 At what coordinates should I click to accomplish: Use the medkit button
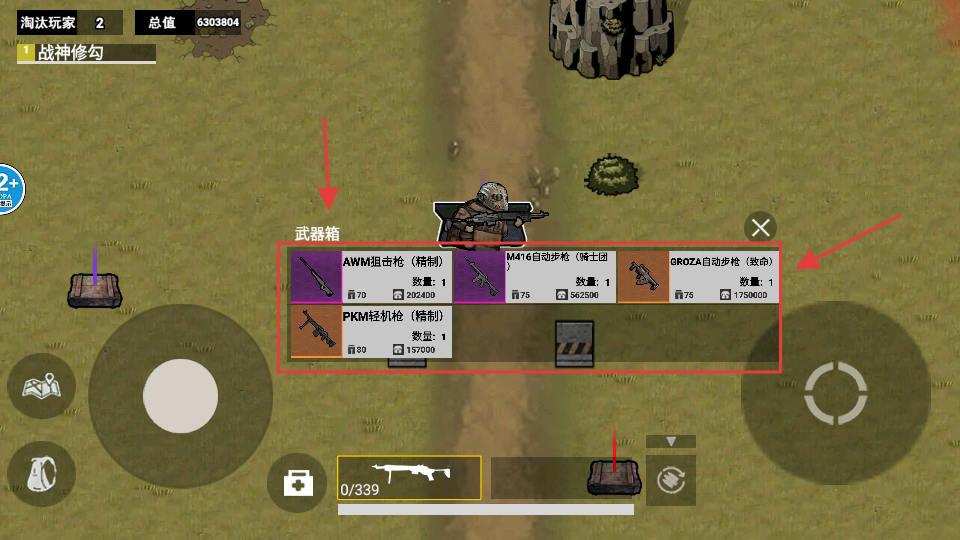297,483
